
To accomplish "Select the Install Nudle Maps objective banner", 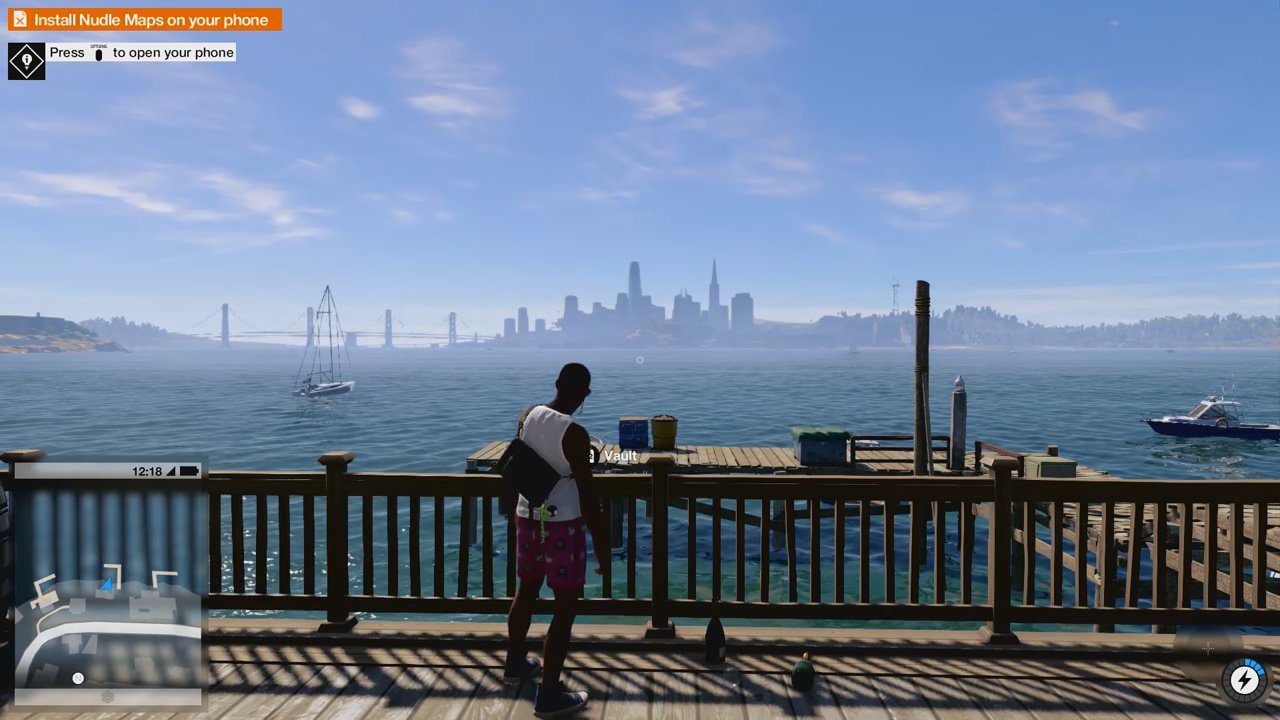I will [x=145, y=20].
